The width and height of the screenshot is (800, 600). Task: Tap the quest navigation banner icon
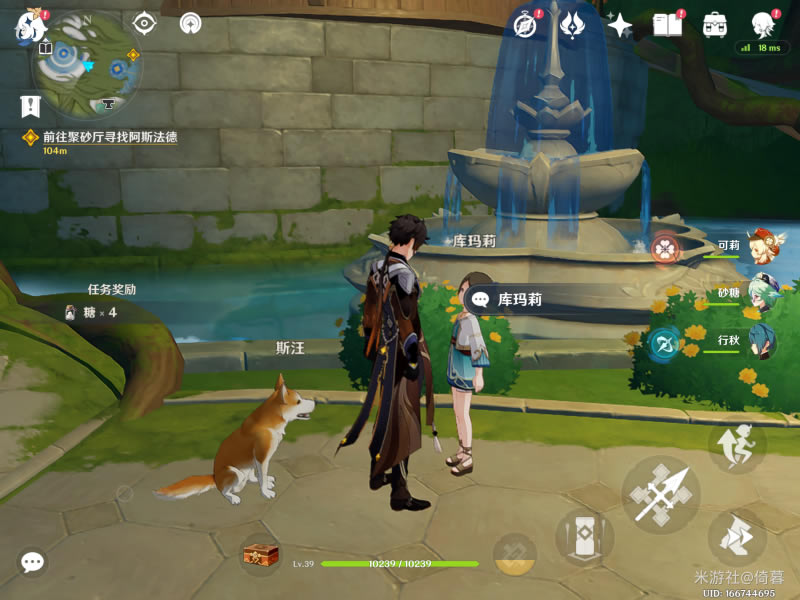(30, 104)
